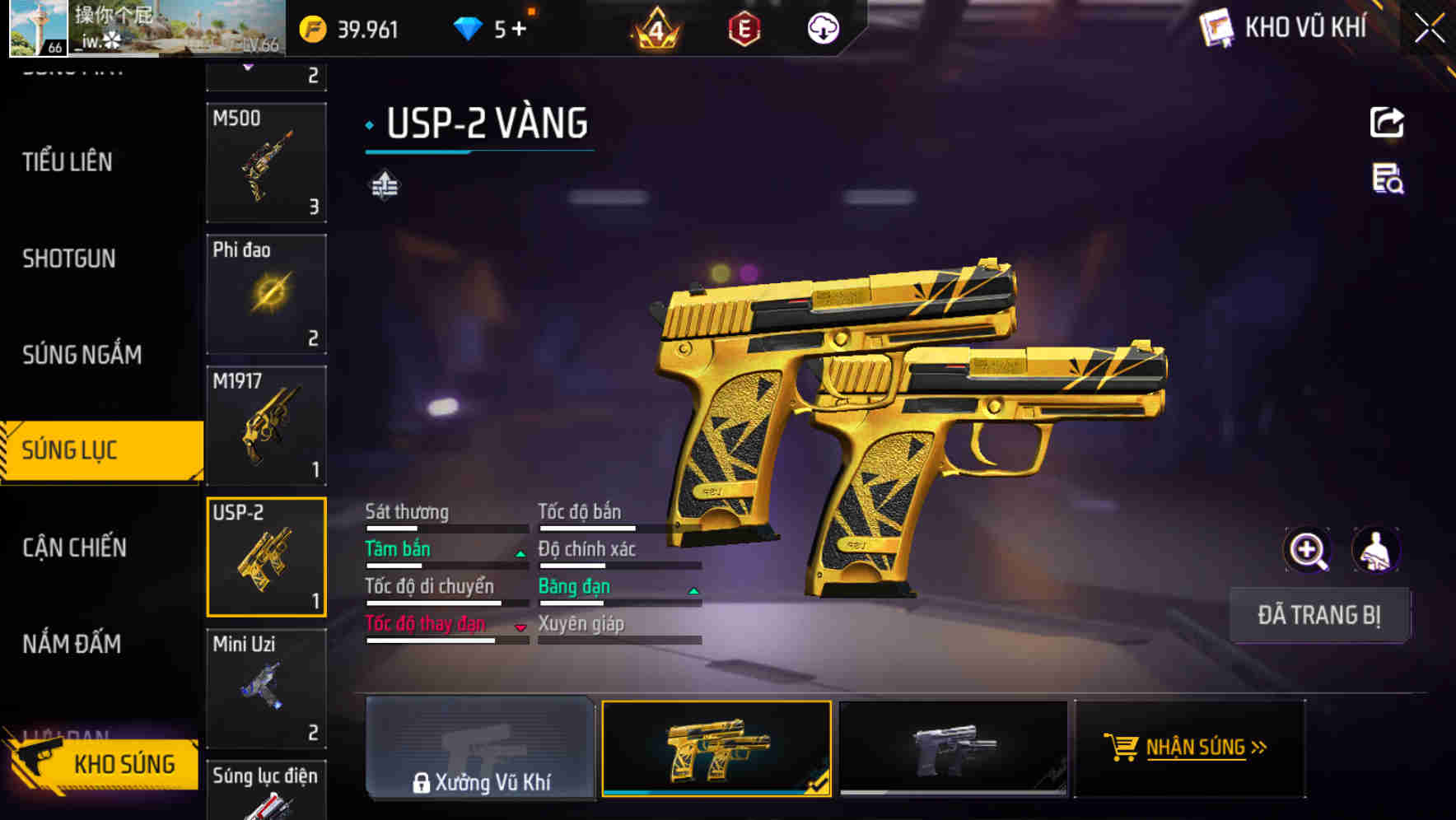Share the USP-2 Vàng skin

click(x=1388, y=122)
